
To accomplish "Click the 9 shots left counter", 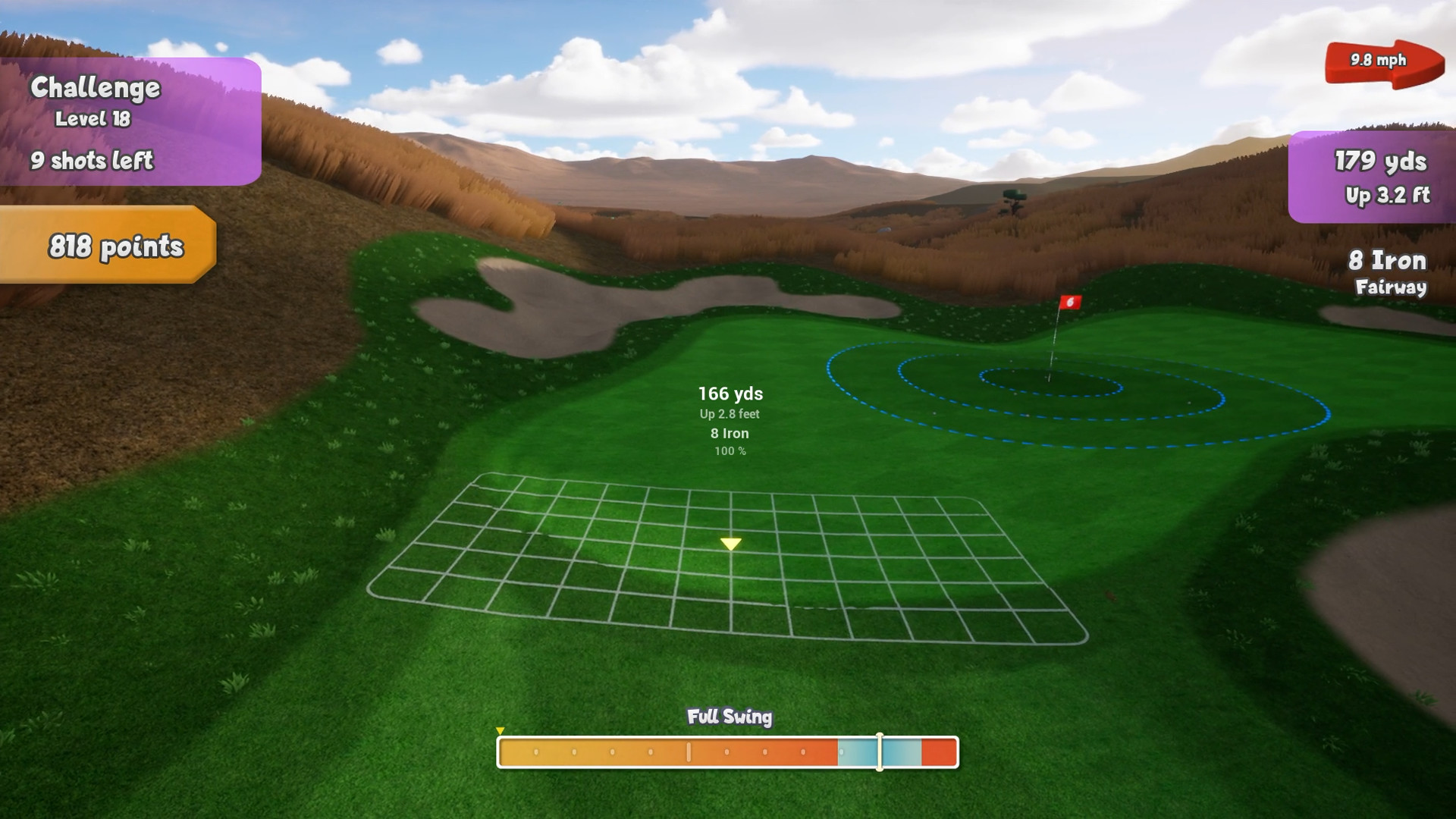I will click(x=92, y=161).
